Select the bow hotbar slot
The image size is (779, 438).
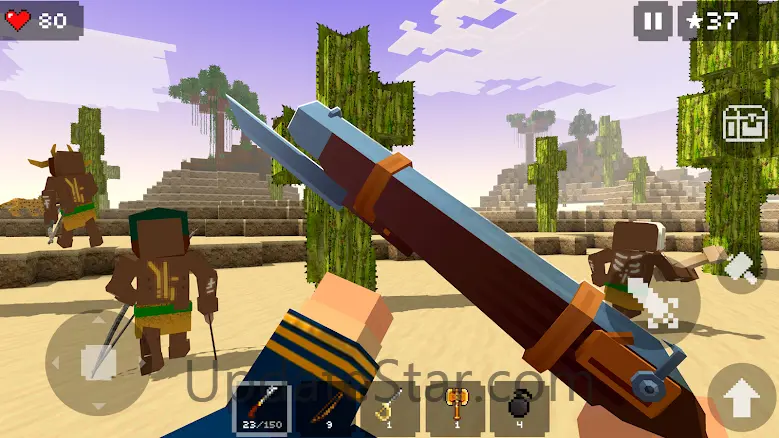[x=325, y=409]
